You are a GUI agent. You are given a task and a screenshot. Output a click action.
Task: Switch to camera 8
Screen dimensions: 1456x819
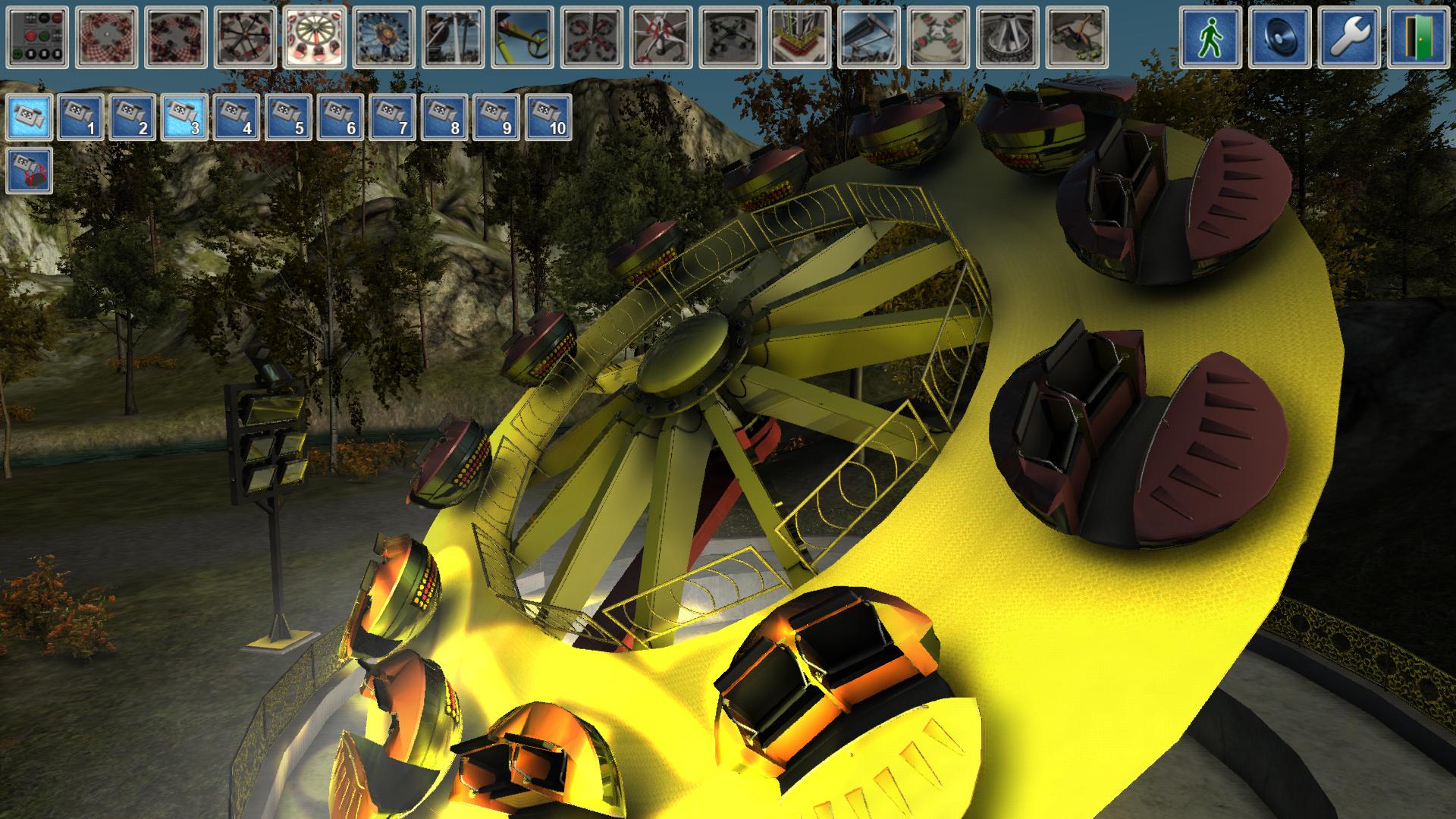point(445,118)
